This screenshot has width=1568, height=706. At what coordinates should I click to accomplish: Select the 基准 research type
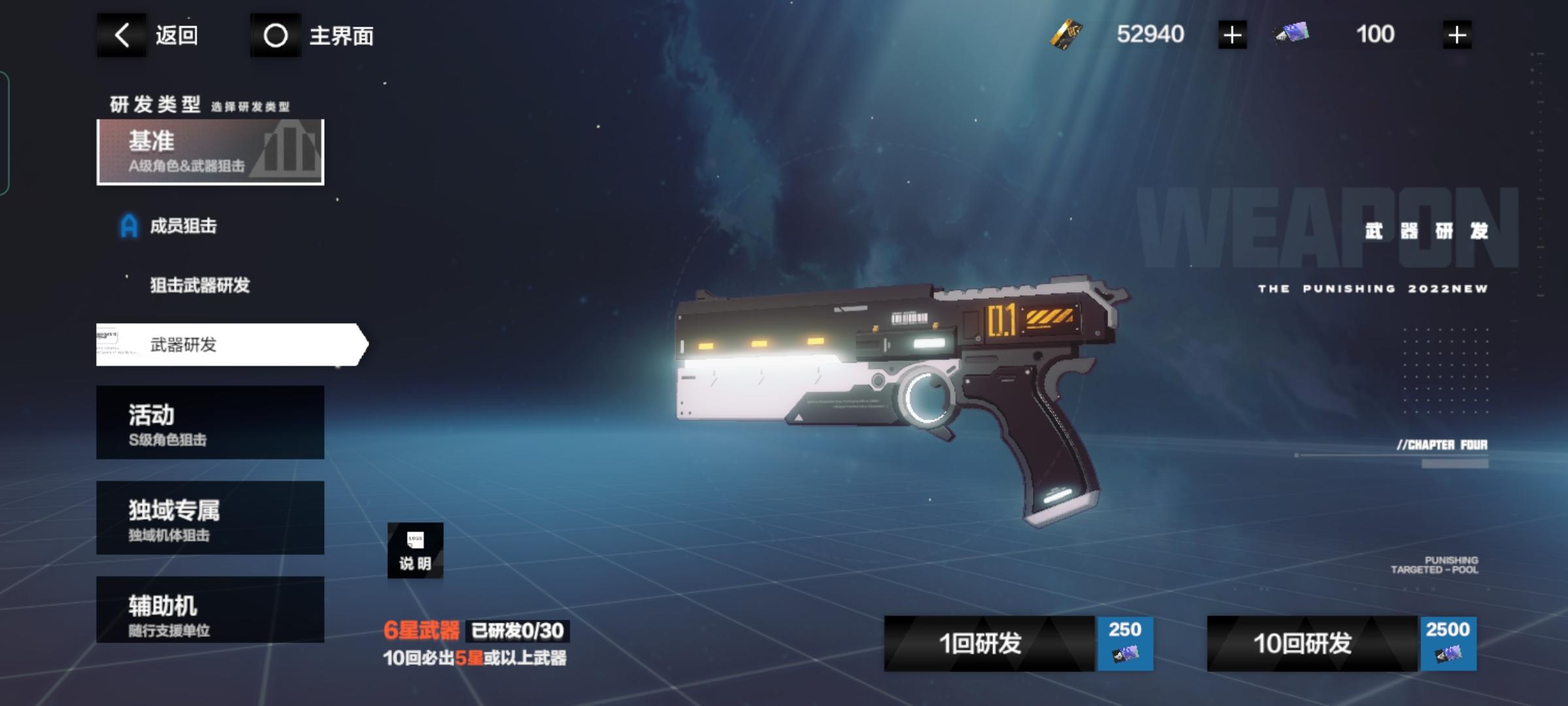tap(210, 152)
